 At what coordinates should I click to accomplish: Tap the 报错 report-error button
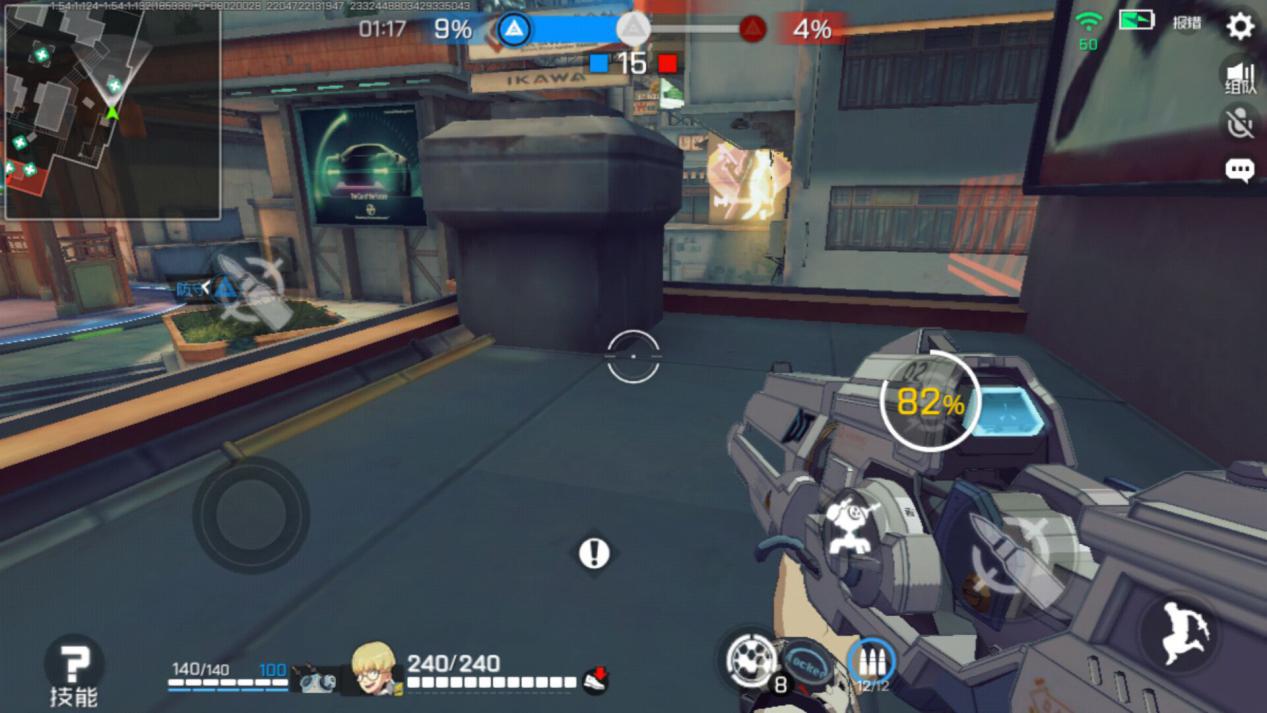[1187, 23]
